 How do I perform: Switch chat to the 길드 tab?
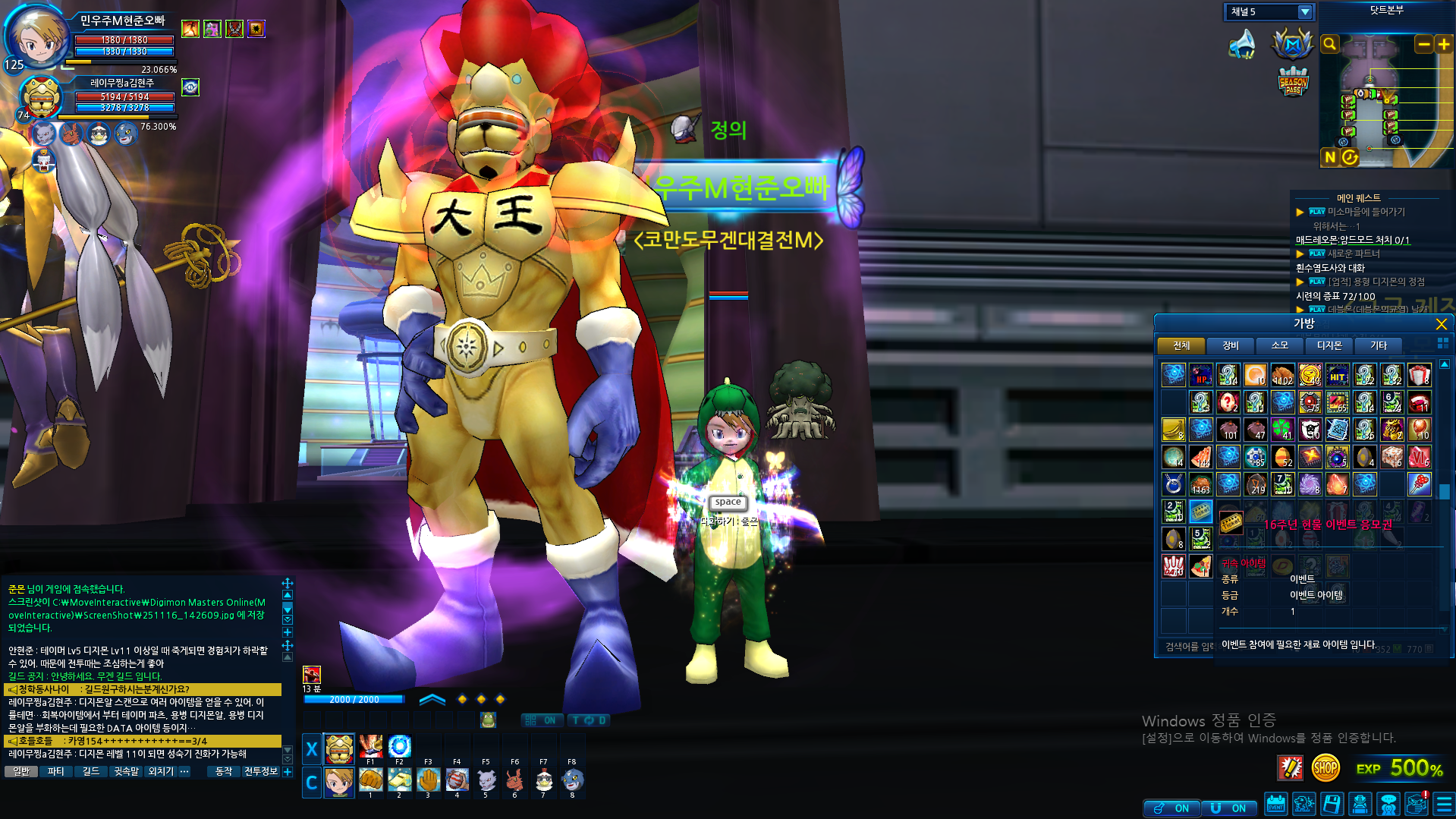tap(91, 772)
